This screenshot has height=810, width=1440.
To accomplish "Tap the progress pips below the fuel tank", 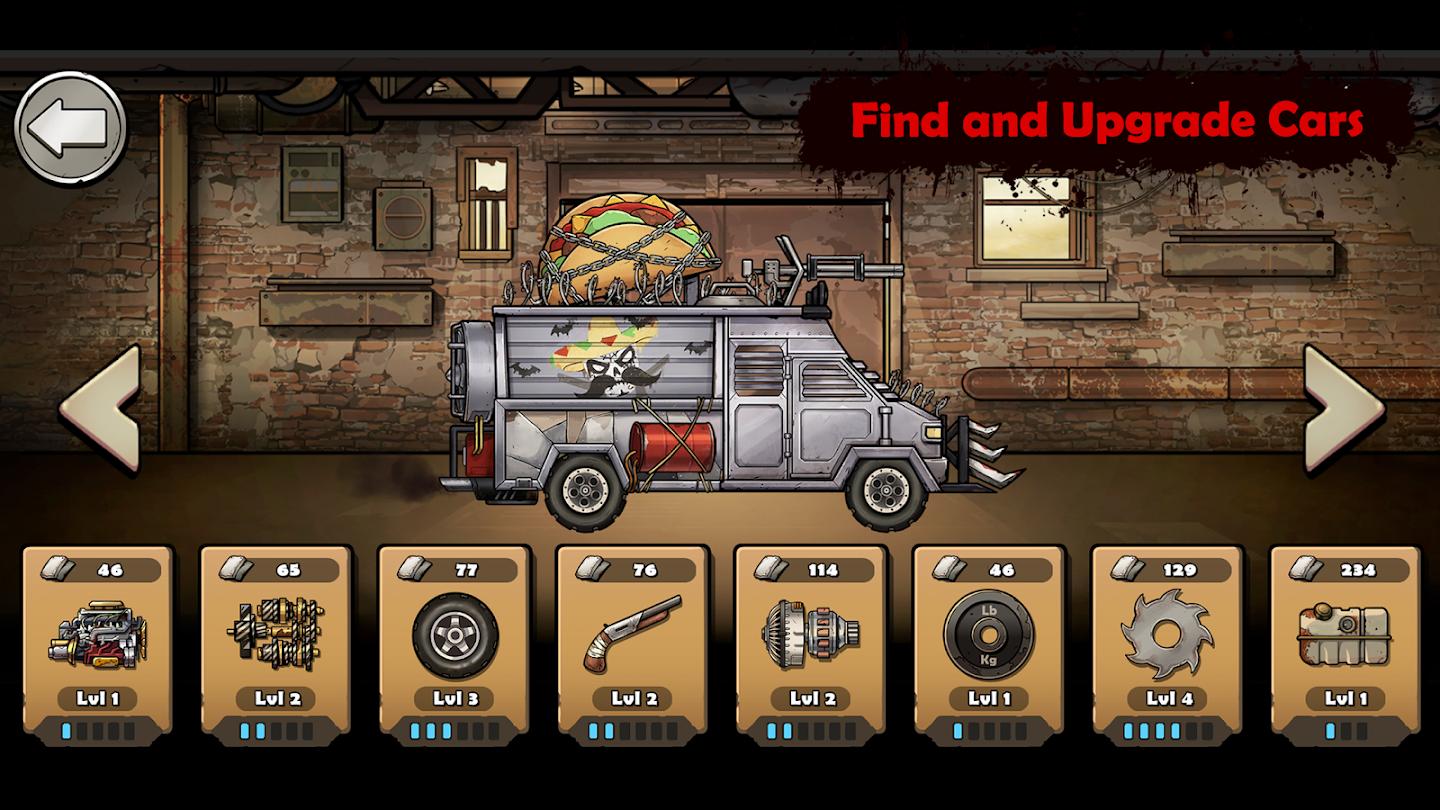I will pos(1346,730).
